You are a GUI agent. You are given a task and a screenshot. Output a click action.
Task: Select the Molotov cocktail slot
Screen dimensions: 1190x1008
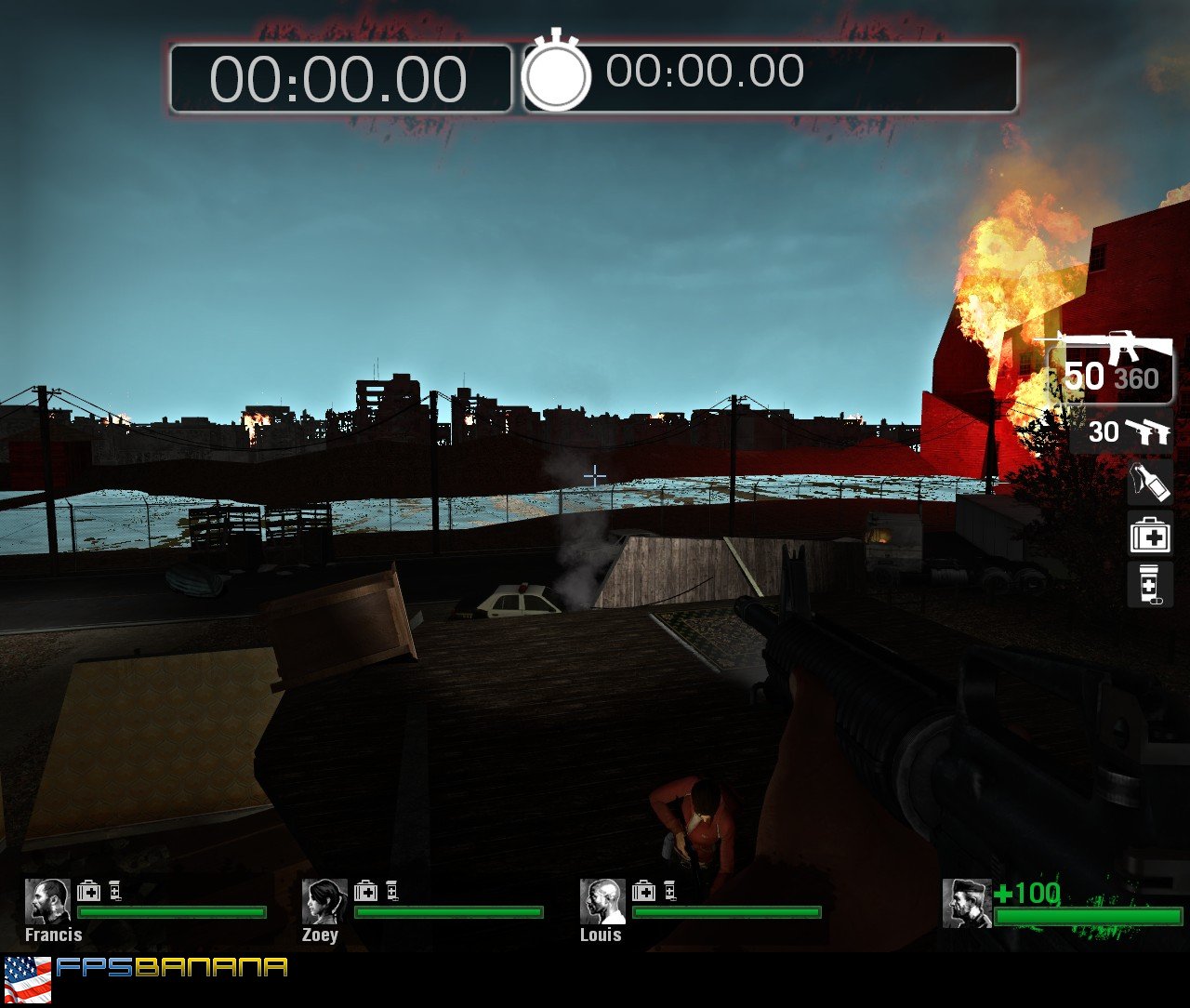1149,484
